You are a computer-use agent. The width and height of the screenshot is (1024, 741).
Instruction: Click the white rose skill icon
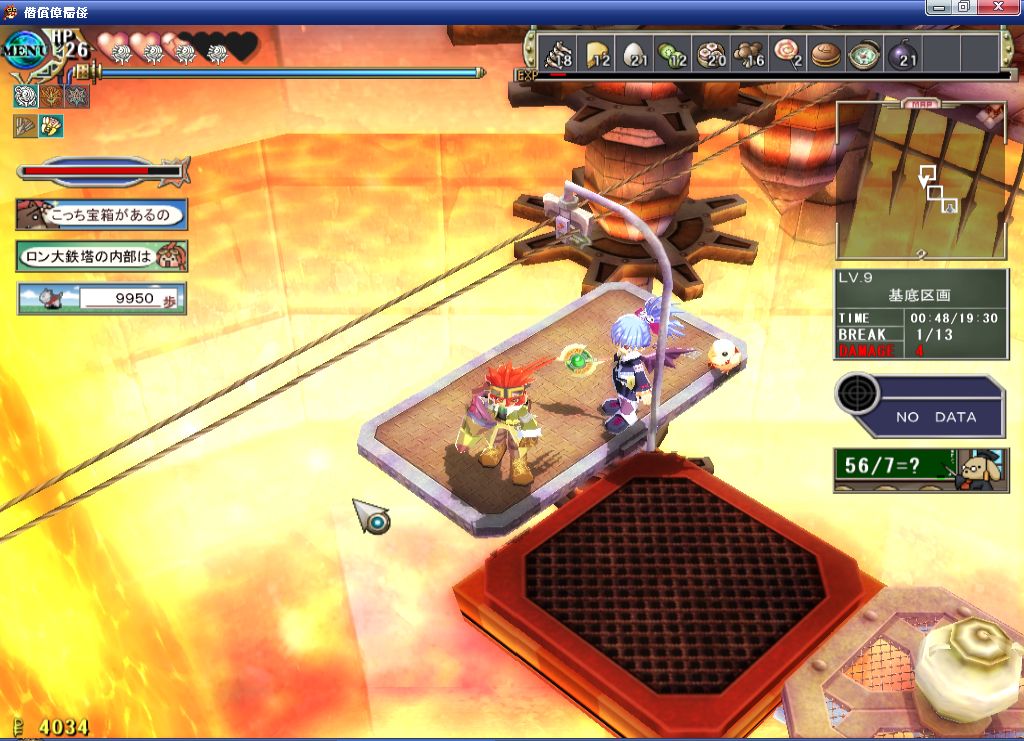(26, 96)
